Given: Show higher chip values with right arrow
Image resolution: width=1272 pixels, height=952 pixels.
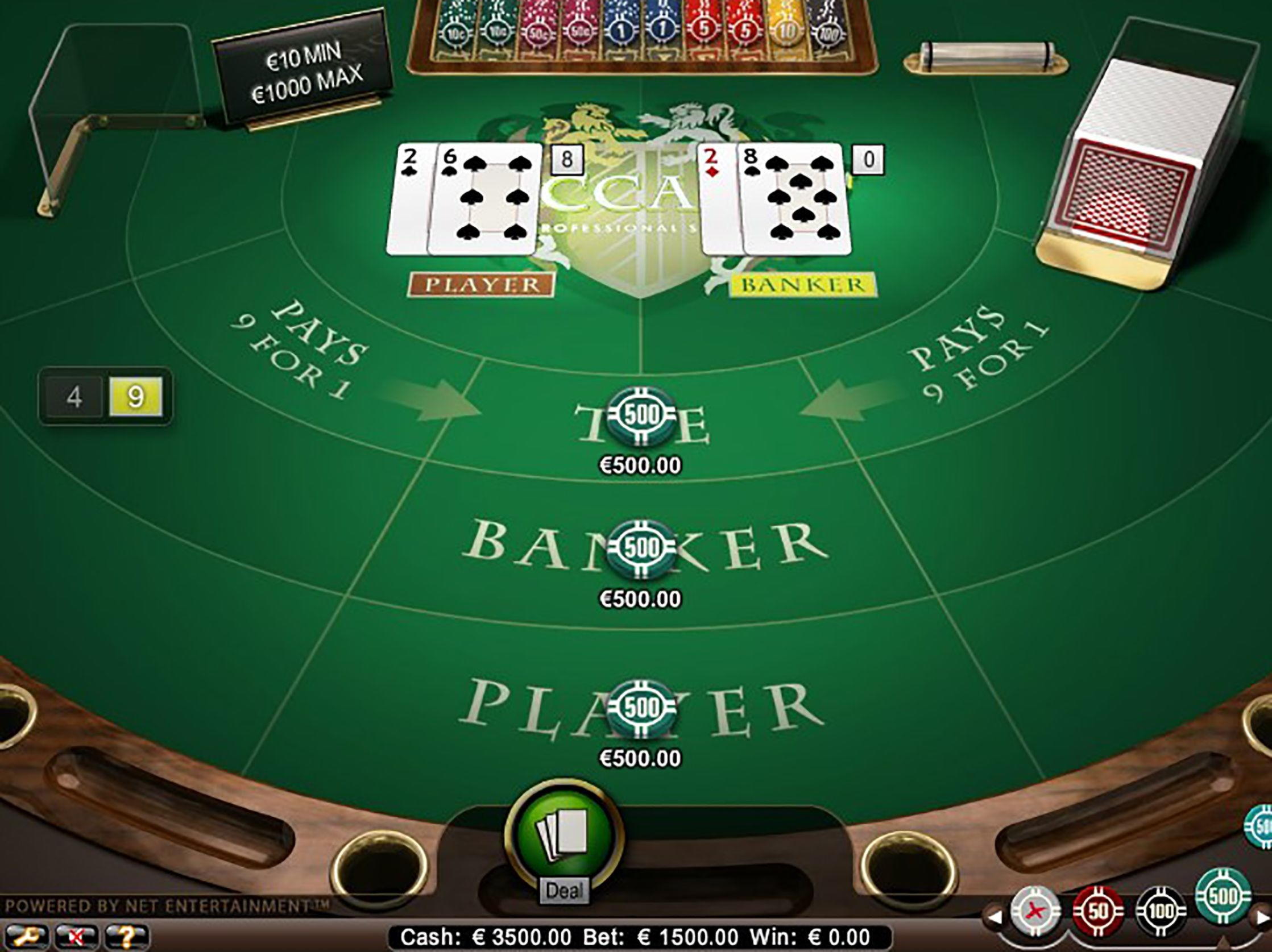Looking at the screenshot, I should coord(1263,918).
